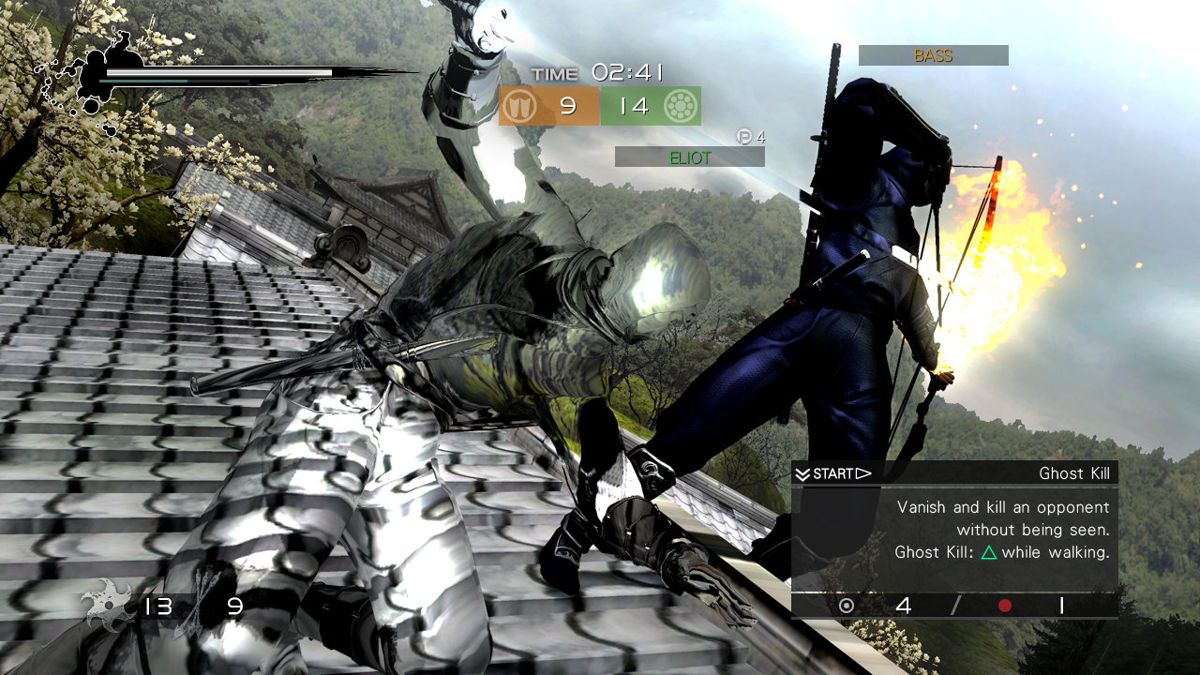Click the orange team emblem
1200x675 pixels.
(x=519, y=106)
